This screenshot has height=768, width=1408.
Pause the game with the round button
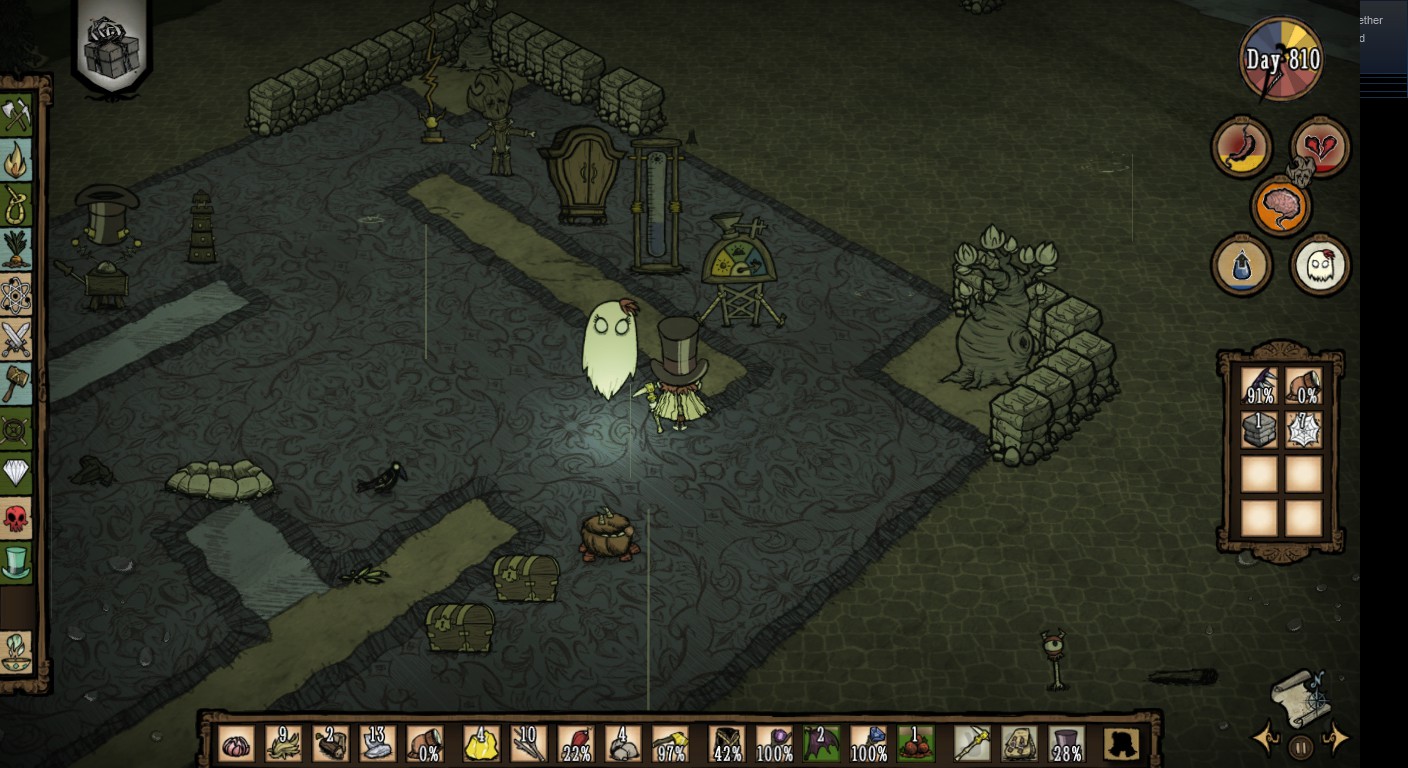[x=1300, y=746]
